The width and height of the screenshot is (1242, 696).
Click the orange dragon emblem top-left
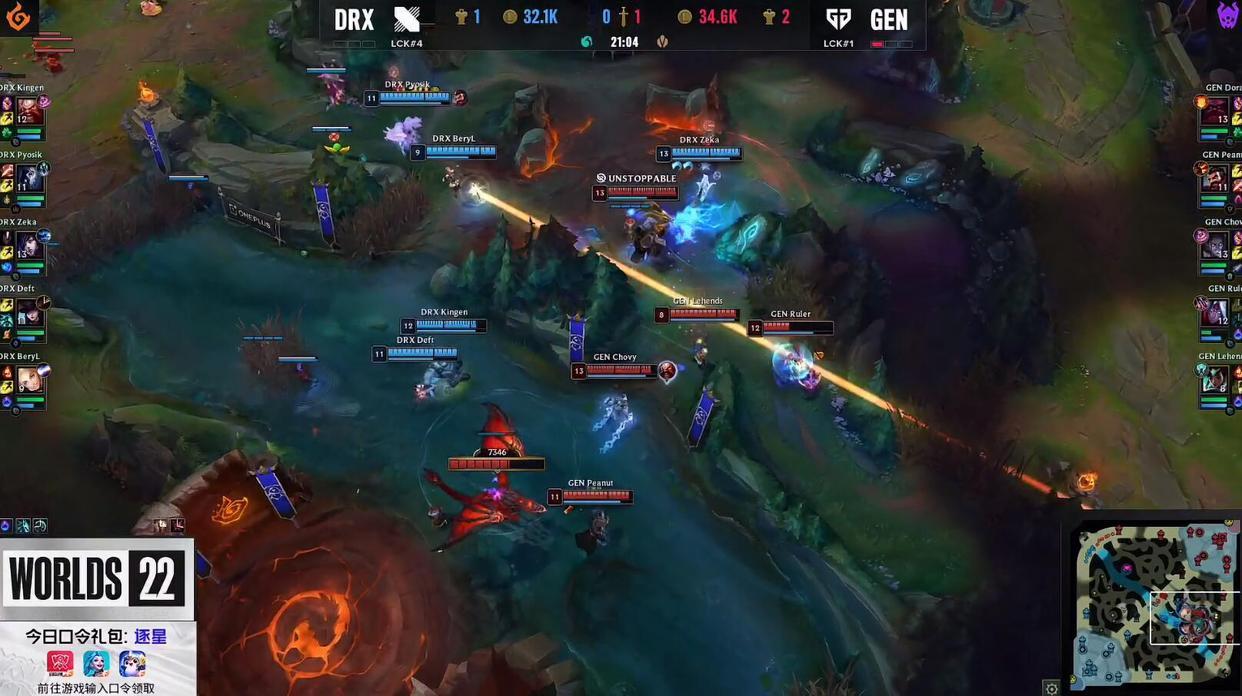[18, 16]
